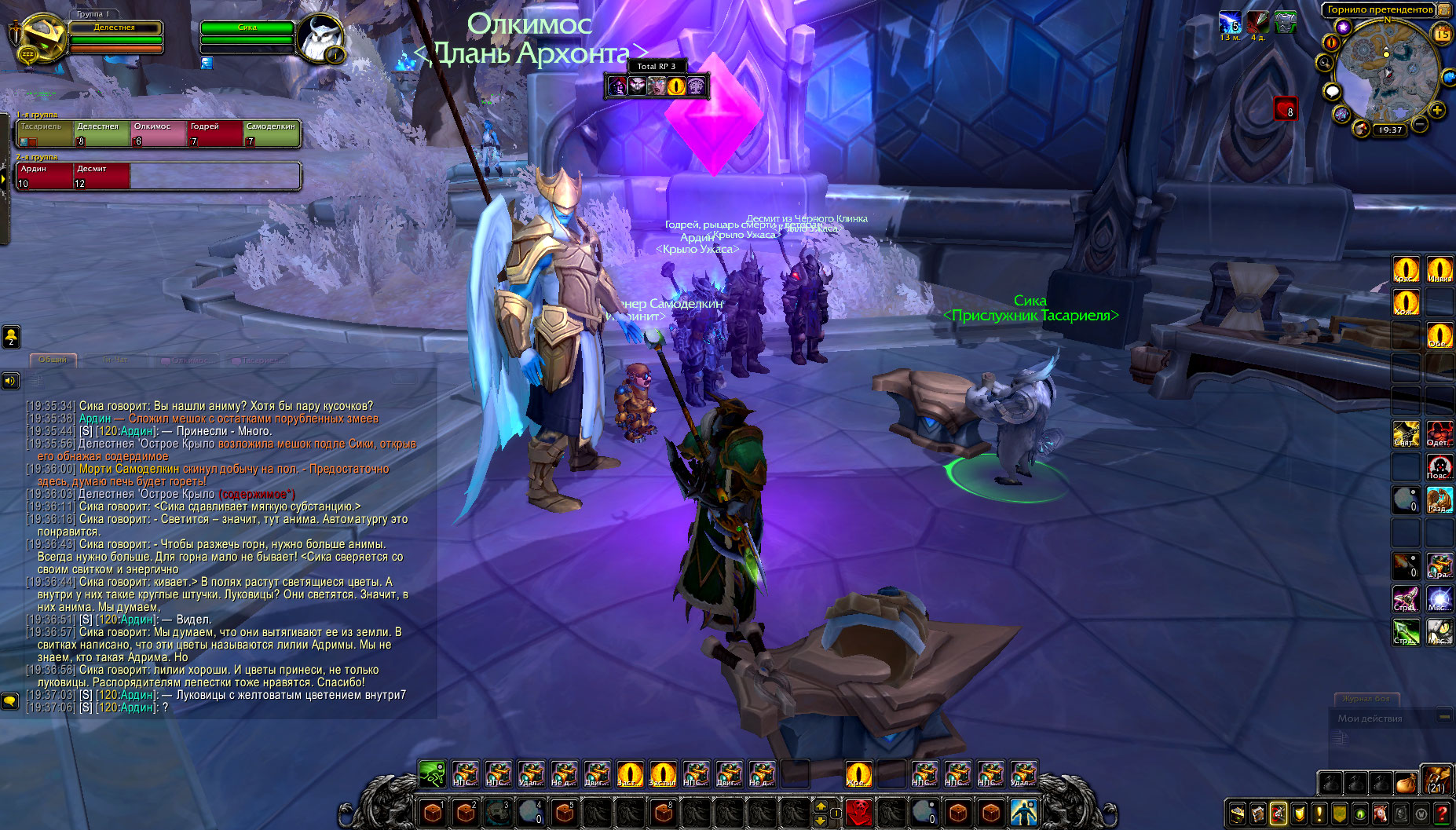This screenshot has height=830, width=1456.
Task: Open the quest log exclamation mark button
Action: pos(1319,814)
